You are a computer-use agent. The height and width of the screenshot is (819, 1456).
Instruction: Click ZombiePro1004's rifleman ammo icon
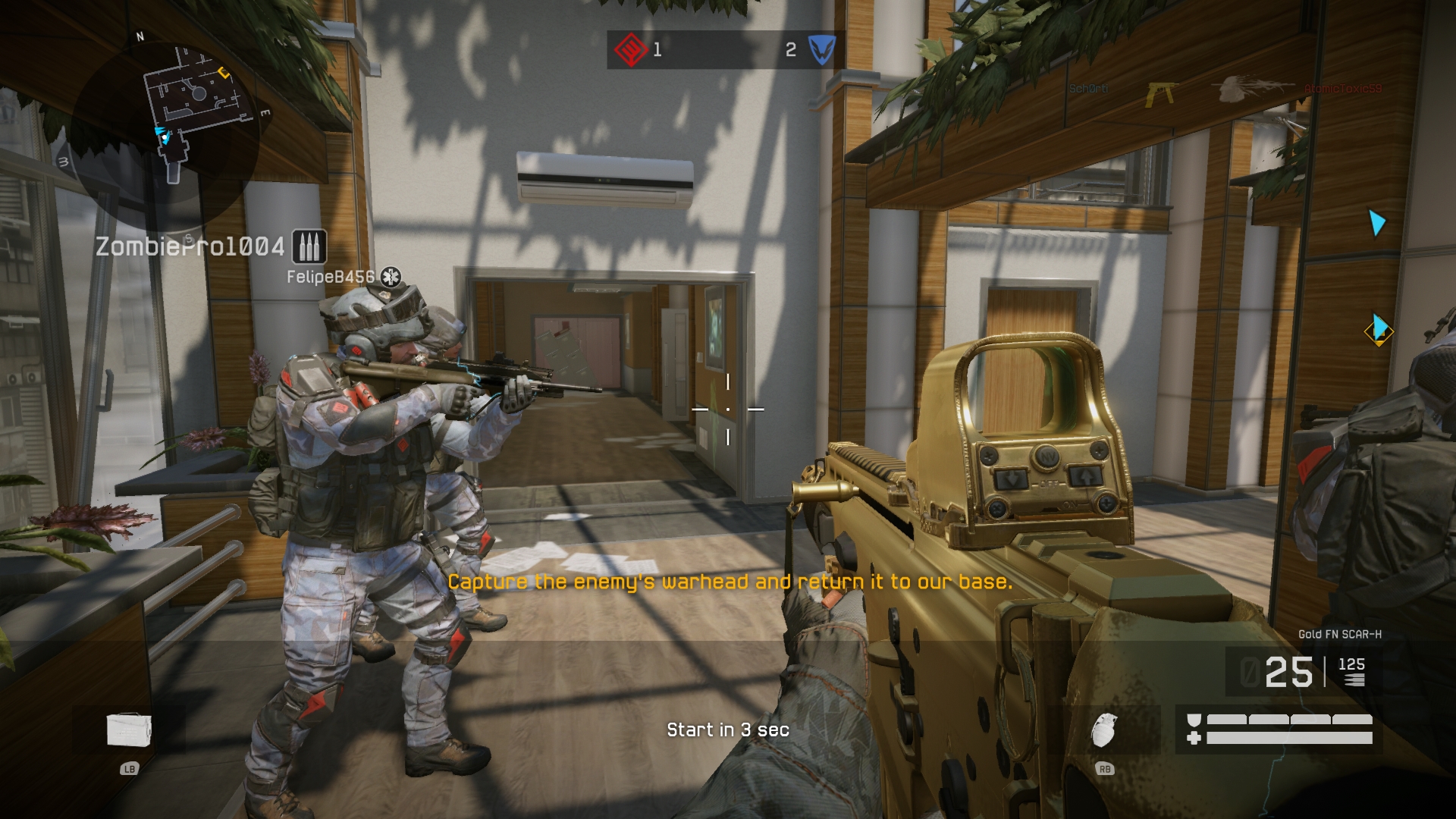tap(309, 246)
